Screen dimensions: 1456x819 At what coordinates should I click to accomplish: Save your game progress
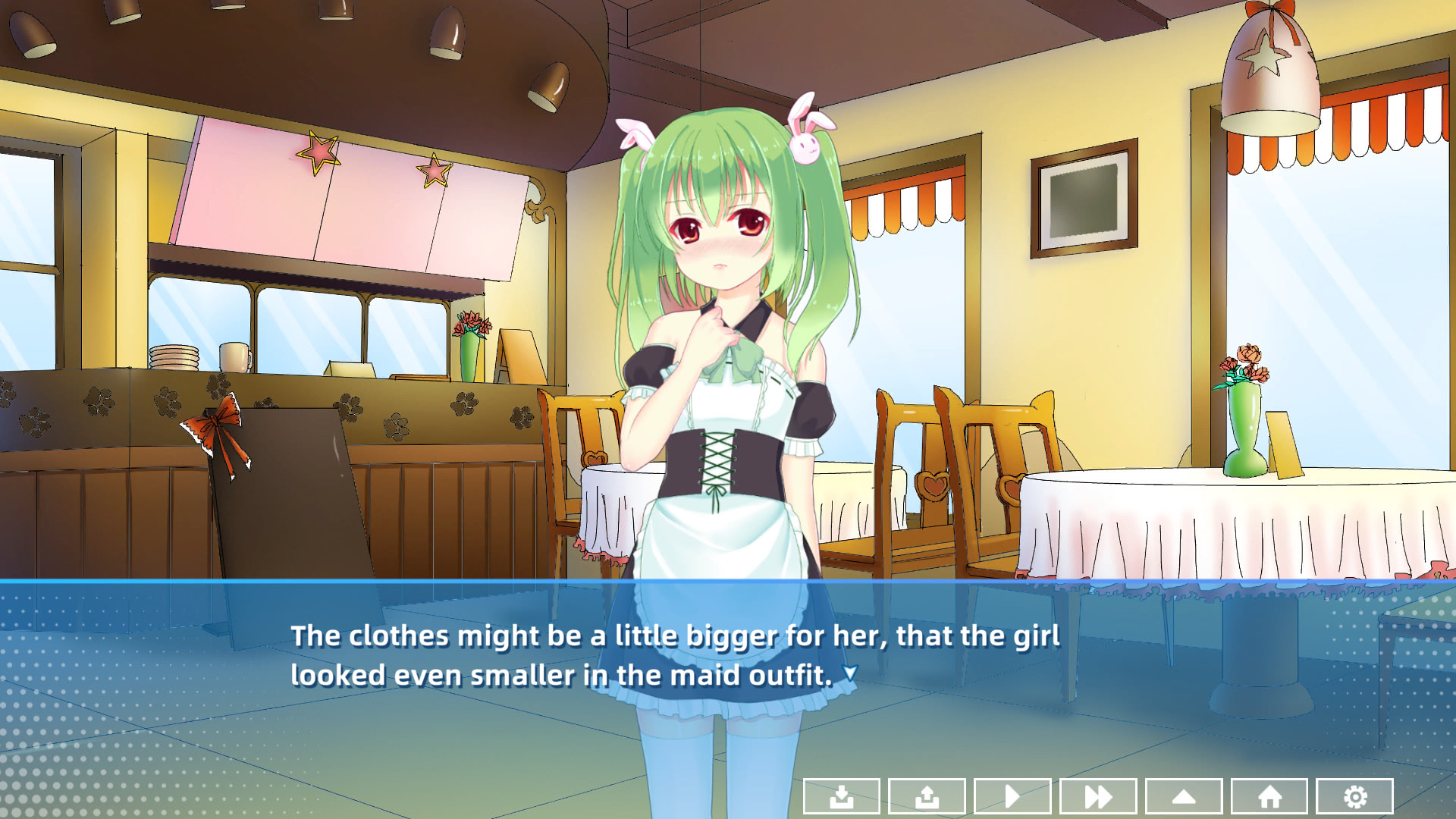point(840,796)
